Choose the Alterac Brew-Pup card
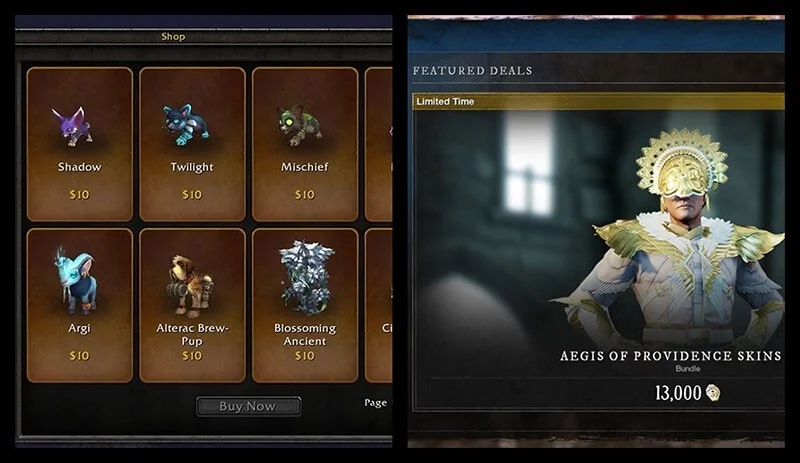The image size is (800, 463). 192,305
